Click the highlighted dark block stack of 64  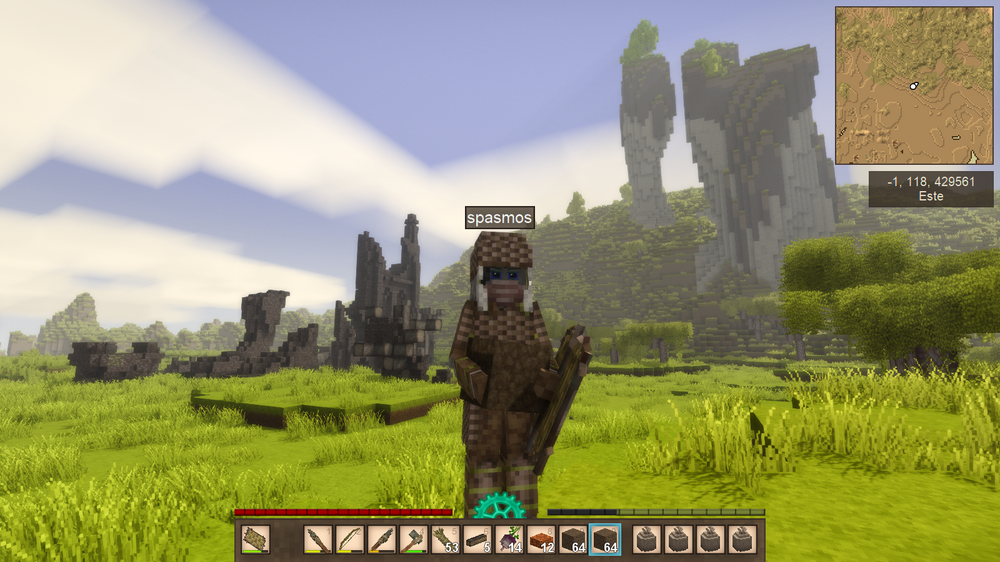click(x=605, y=540)
